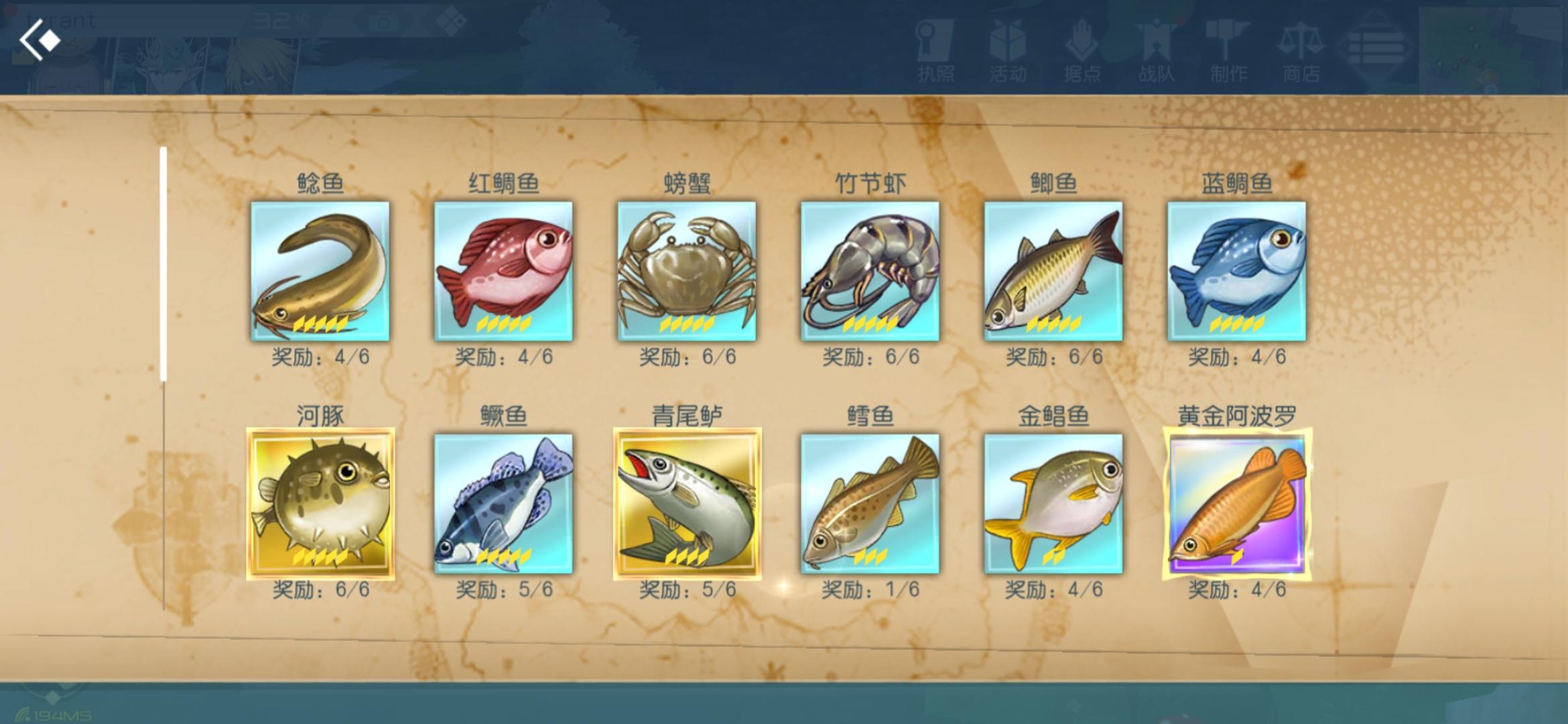Open the diamond list menu icon
Viewport: 1568px width, 724px height.
point(1374,47)
